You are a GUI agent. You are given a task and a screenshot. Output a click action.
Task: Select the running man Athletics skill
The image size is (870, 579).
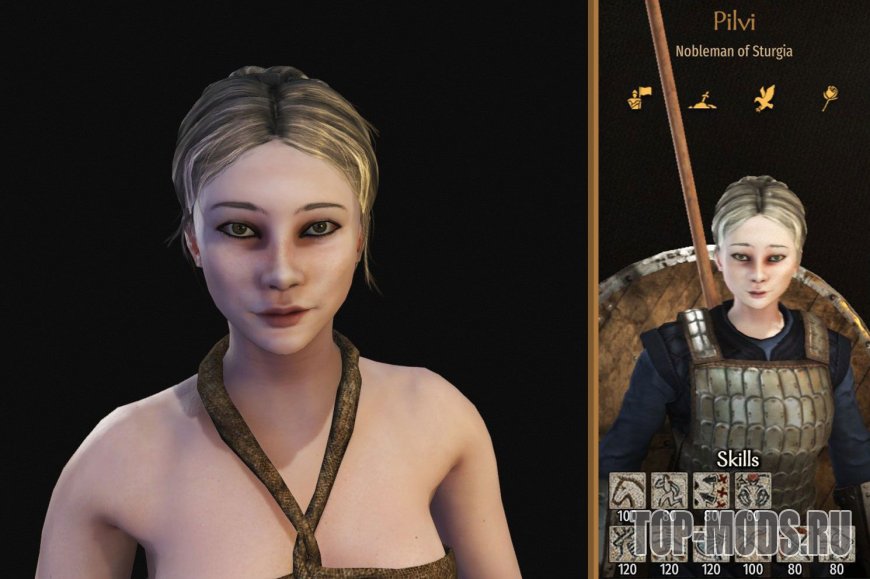669,490
